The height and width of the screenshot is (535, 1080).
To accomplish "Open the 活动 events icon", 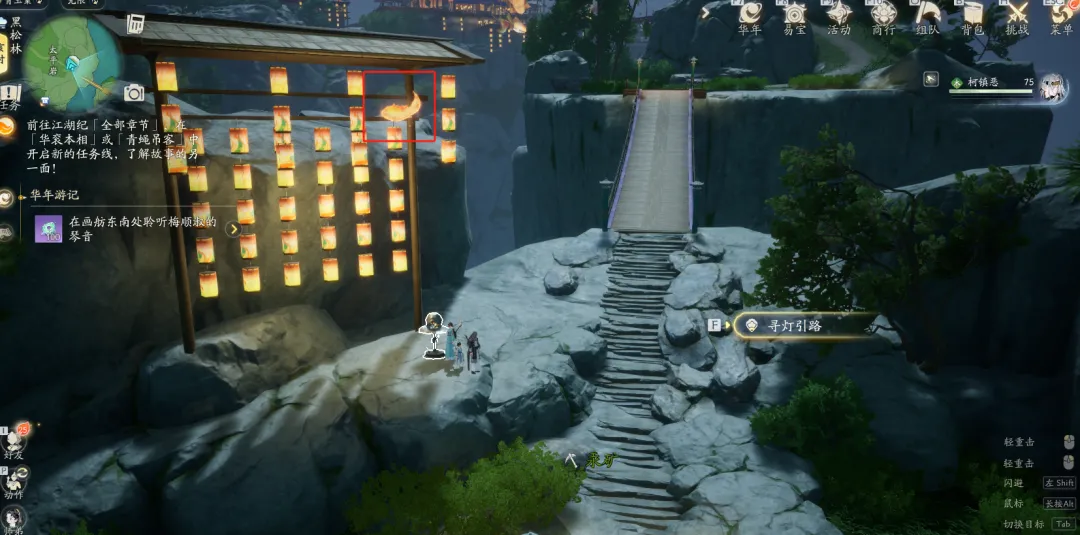I will pyautogui.click(x=839, y=14).
